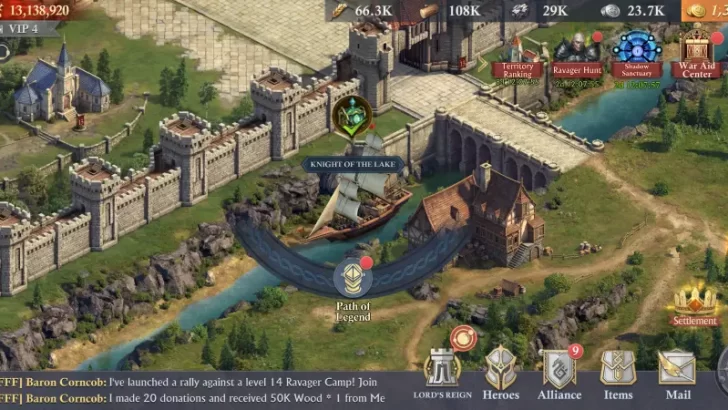Enter the Shadow Sanctuary event
Screen dimensions: 728x410
pos(636,54)
